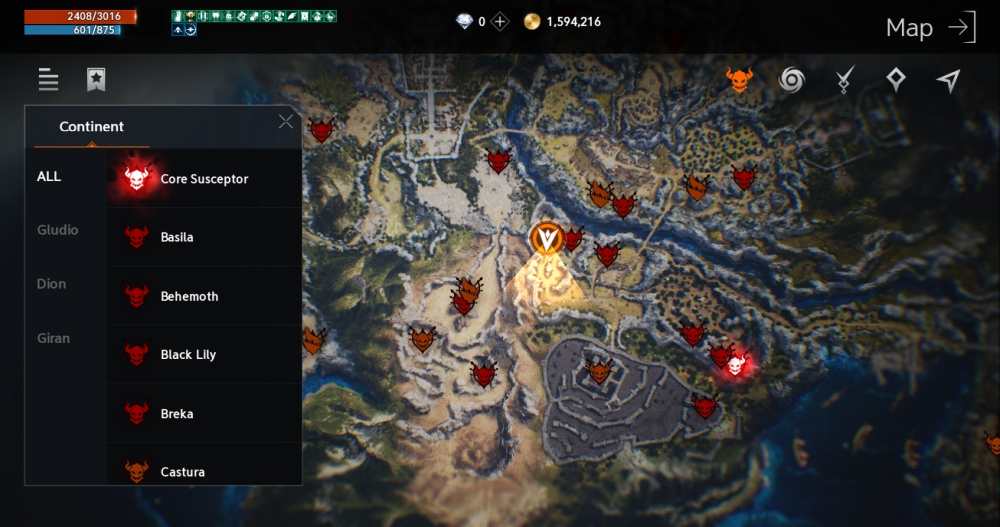Screen dimensions: 1000x527
Task: Filter bosses by Dion
Action: [51, 284]
